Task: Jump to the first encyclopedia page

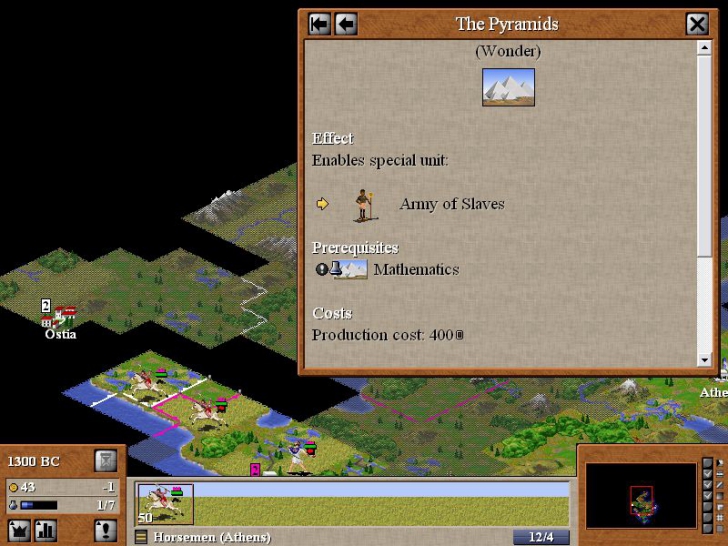Action: click(x=320, y=24)
